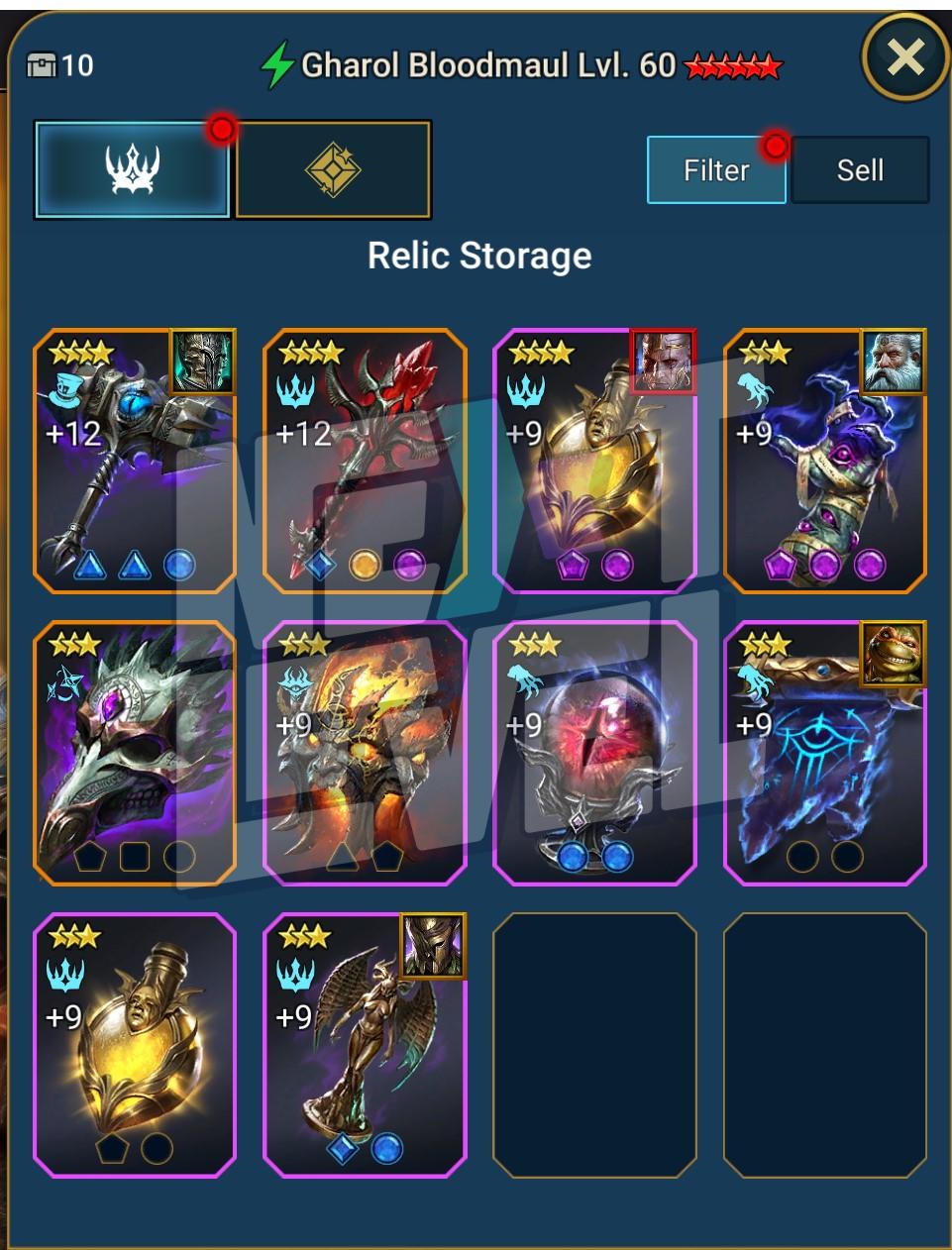Select the purple-eyed tentacle boot relic

[824, 462]
